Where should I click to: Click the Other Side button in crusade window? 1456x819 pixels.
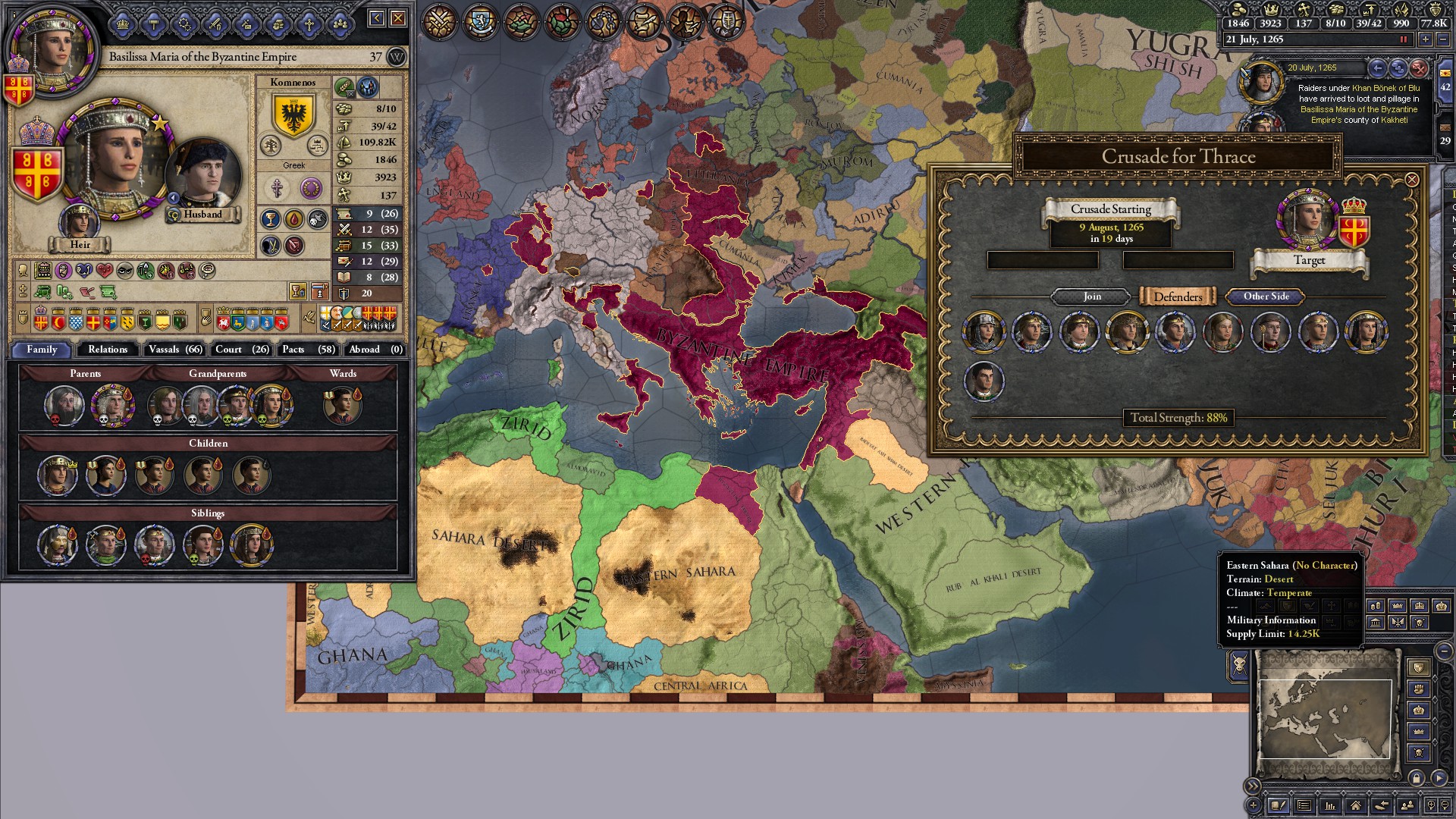click(1264, 297)
